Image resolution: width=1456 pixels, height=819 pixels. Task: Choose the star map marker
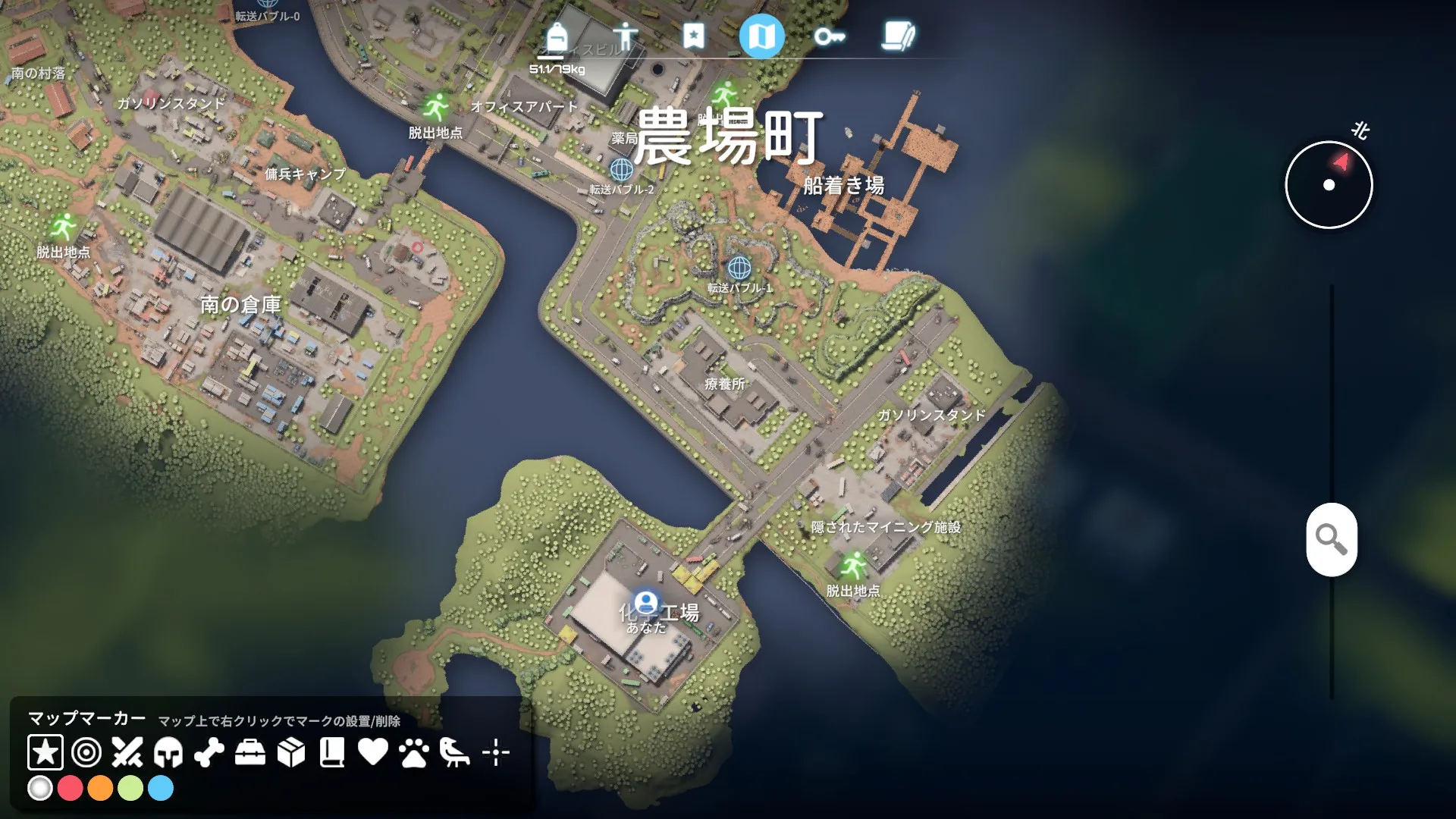point(45,752)
